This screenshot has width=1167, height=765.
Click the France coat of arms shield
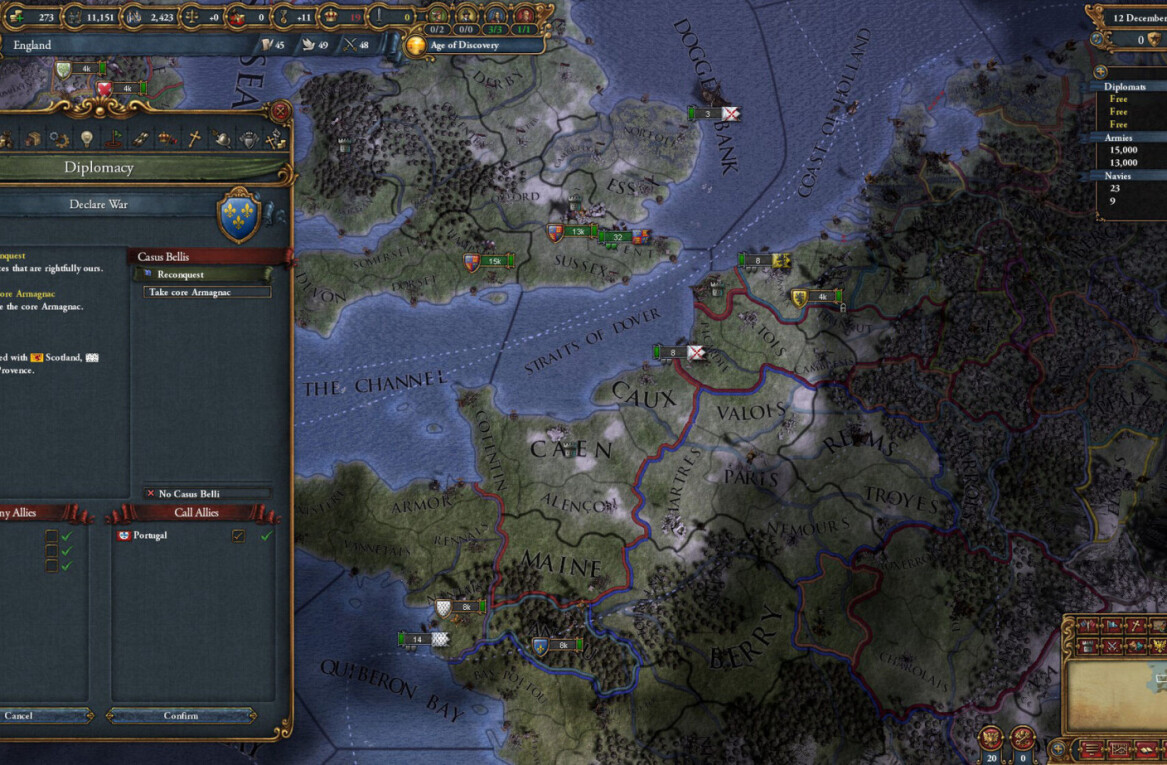239,216
